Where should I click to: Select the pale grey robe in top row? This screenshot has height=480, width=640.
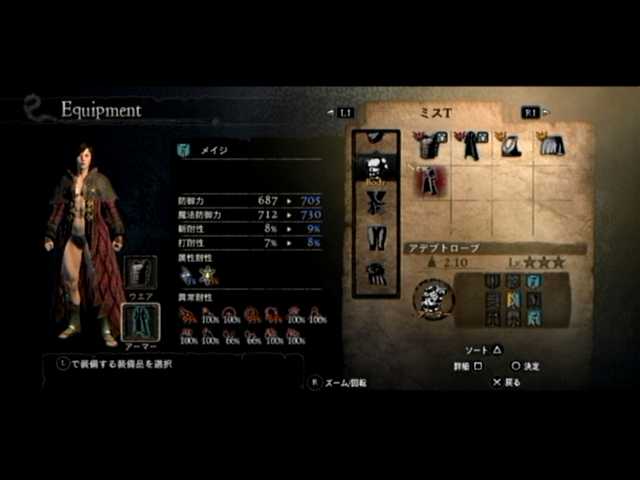[x=549, y=146]
